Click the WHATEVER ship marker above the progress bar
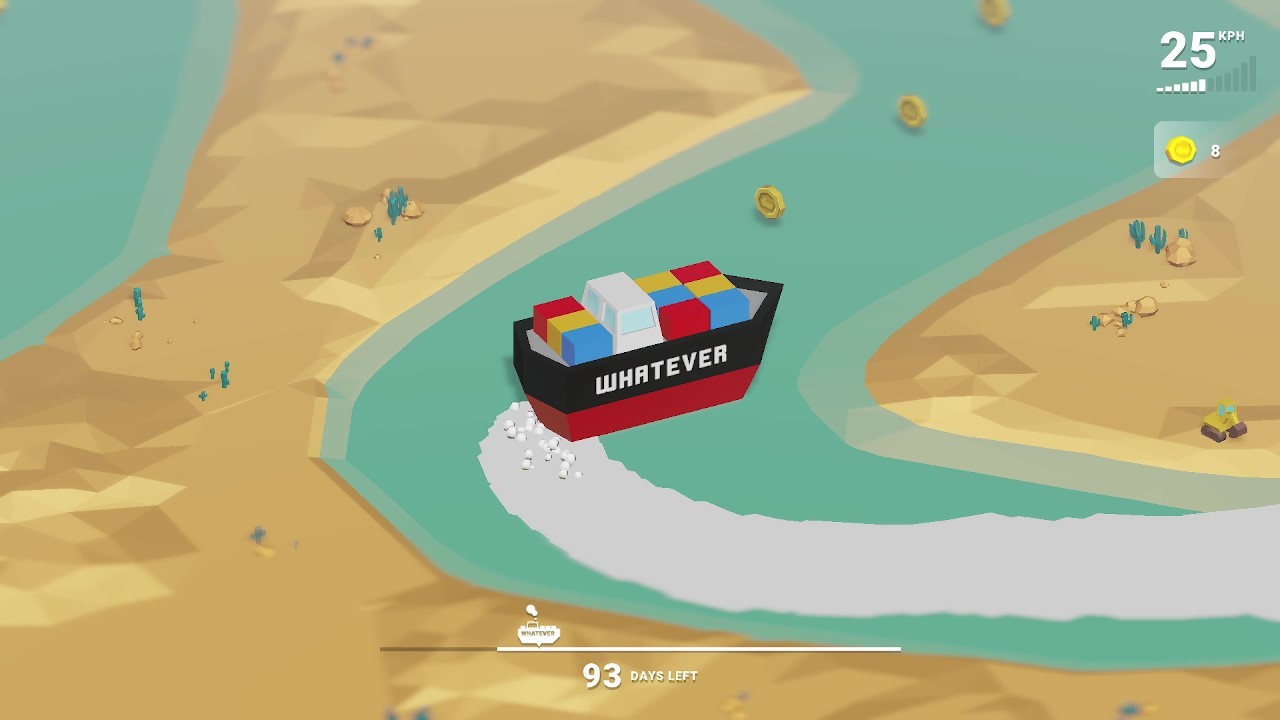 click(x=537, y=632)
